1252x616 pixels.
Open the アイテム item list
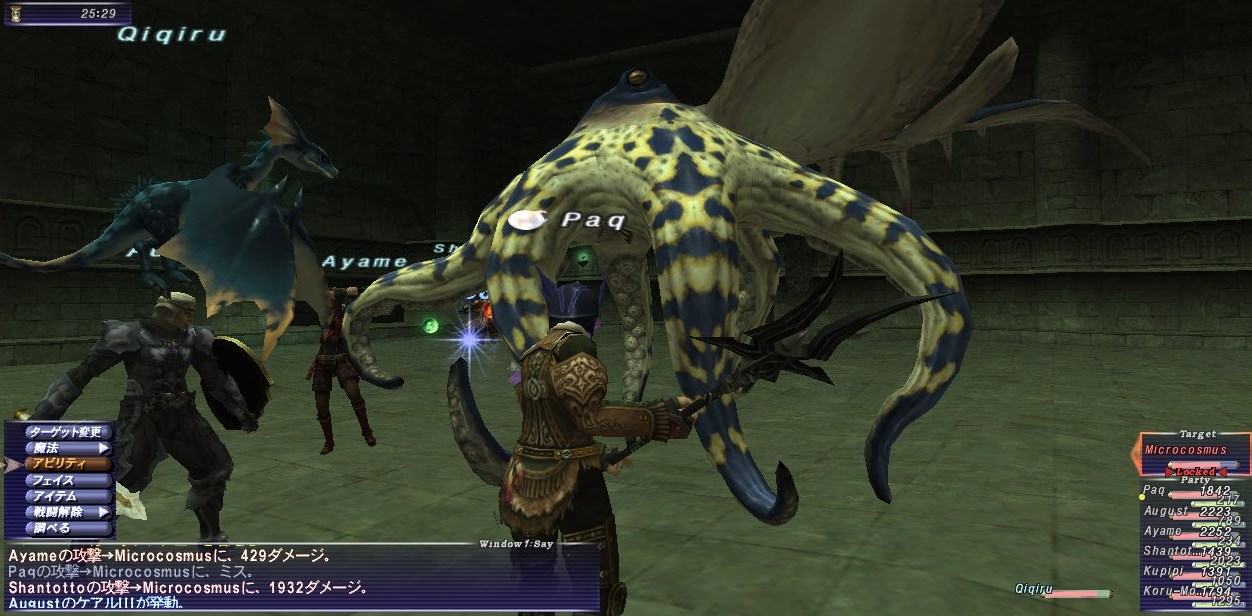(x=62, y=496)
